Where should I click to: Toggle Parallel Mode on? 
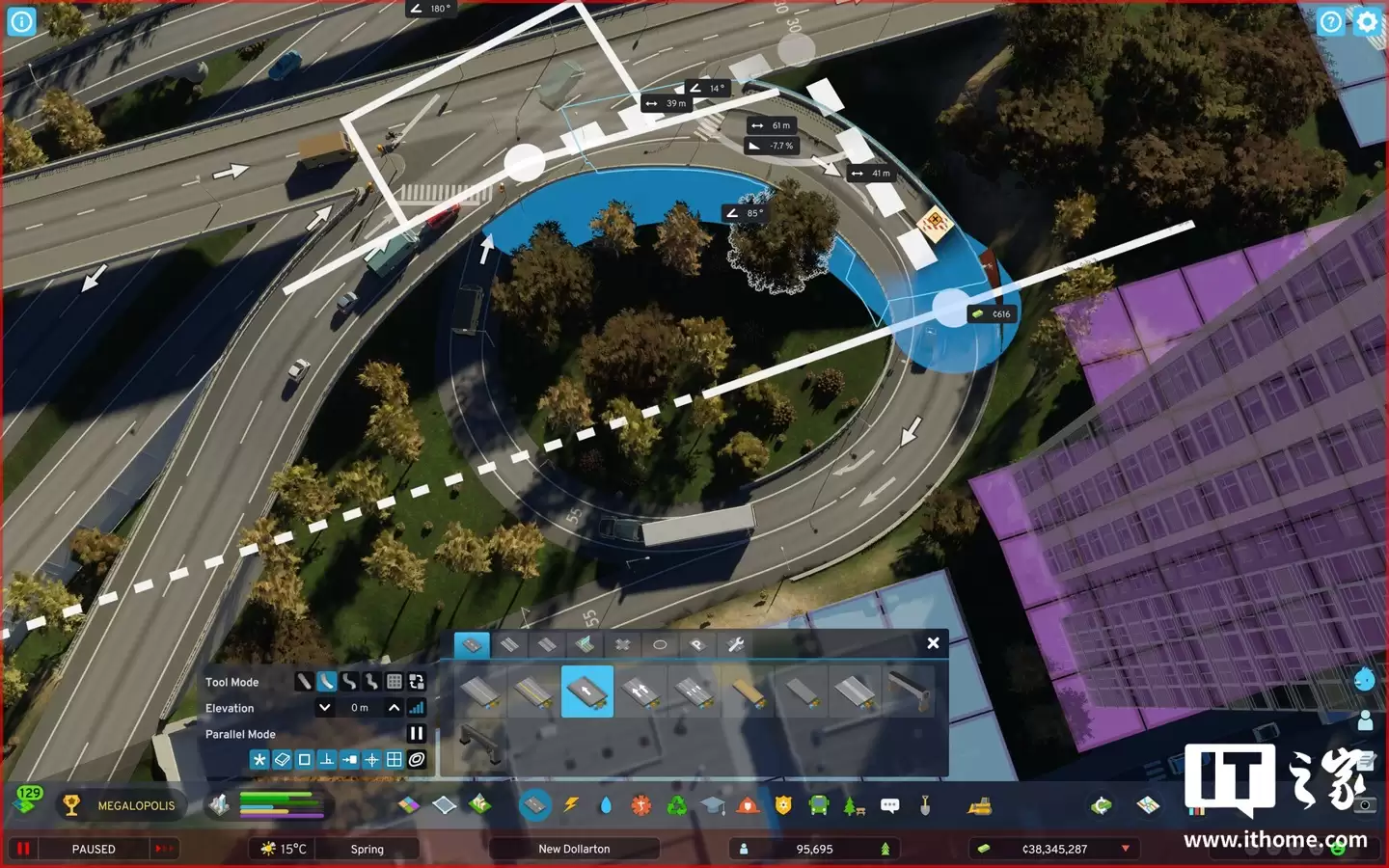pos(416,733)
